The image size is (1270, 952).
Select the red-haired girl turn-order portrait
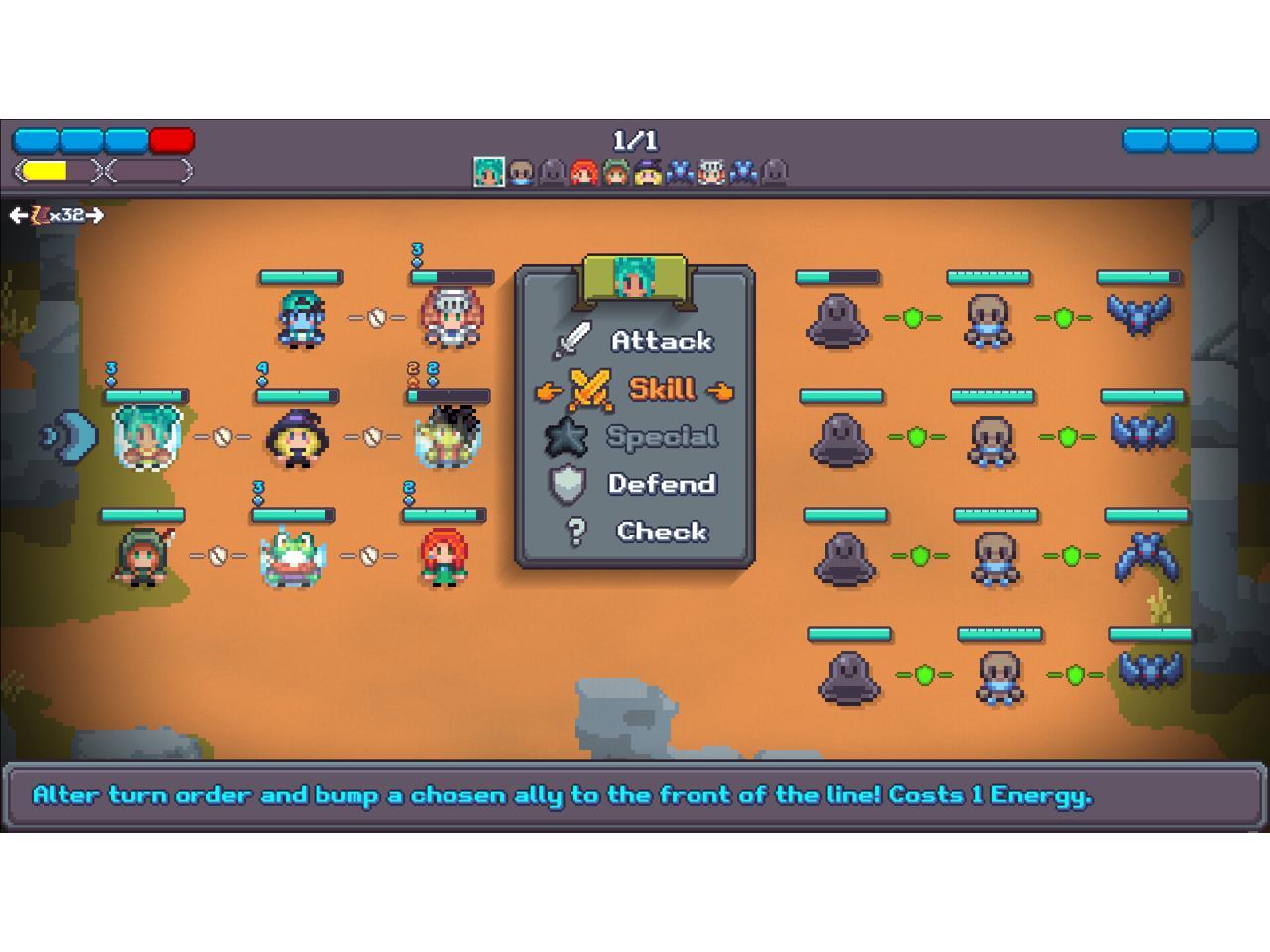[584, 173]
